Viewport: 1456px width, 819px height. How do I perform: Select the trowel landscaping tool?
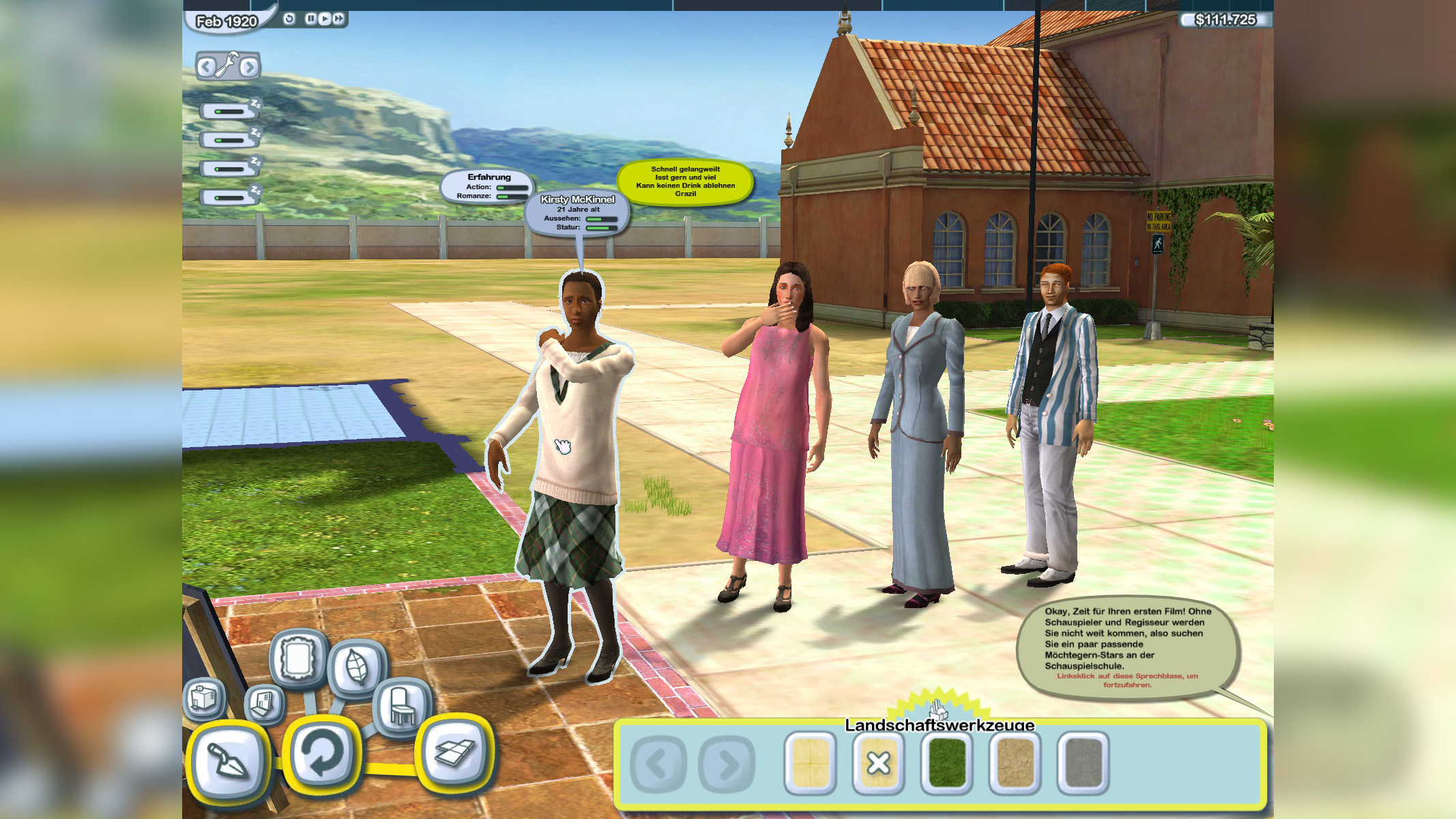tap(227, 760)
